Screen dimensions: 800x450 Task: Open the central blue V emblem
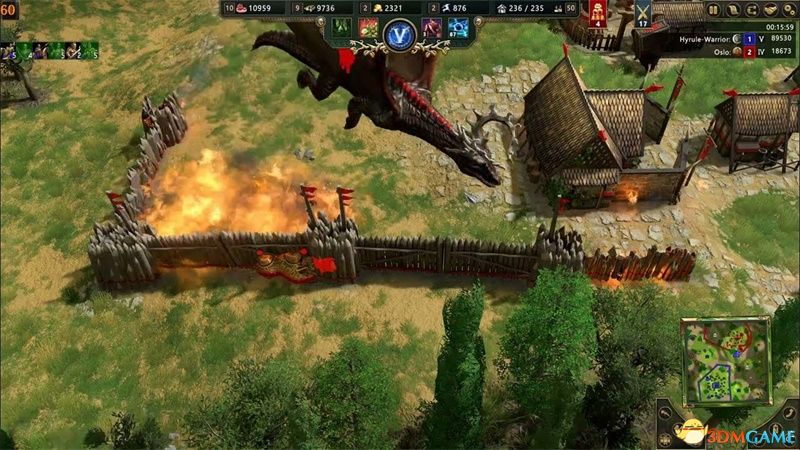pos(398,33)
